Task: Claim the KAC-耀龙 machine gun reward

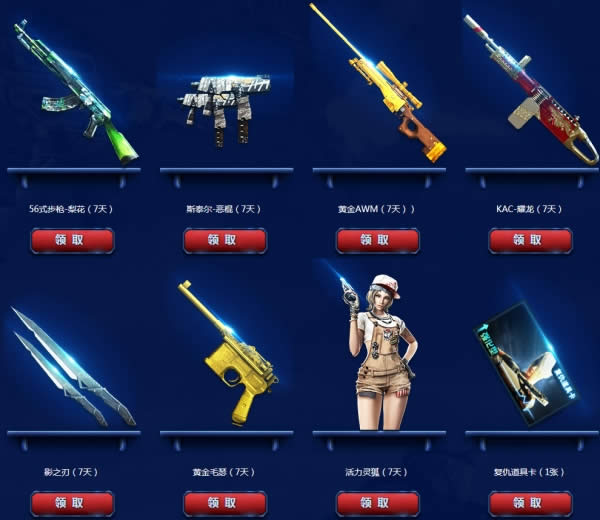Action: point(530,241)
